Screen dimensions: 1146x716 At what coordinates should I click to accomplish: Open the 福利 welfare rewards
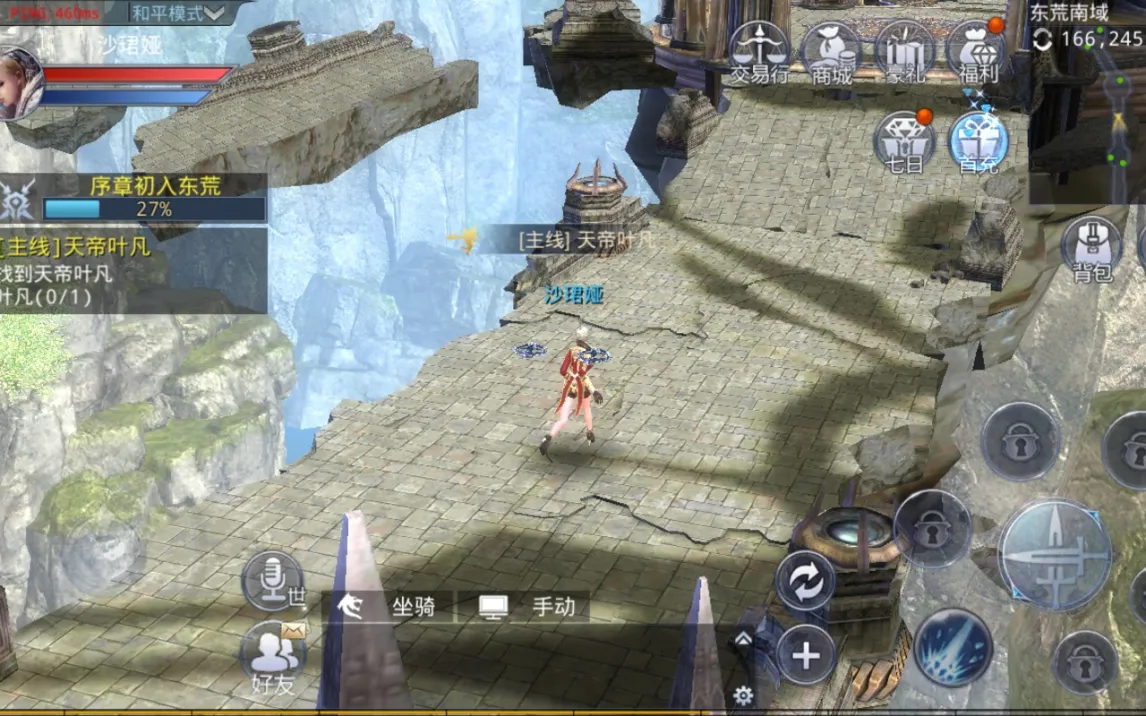pyautogui.click(x=976, y=53)
